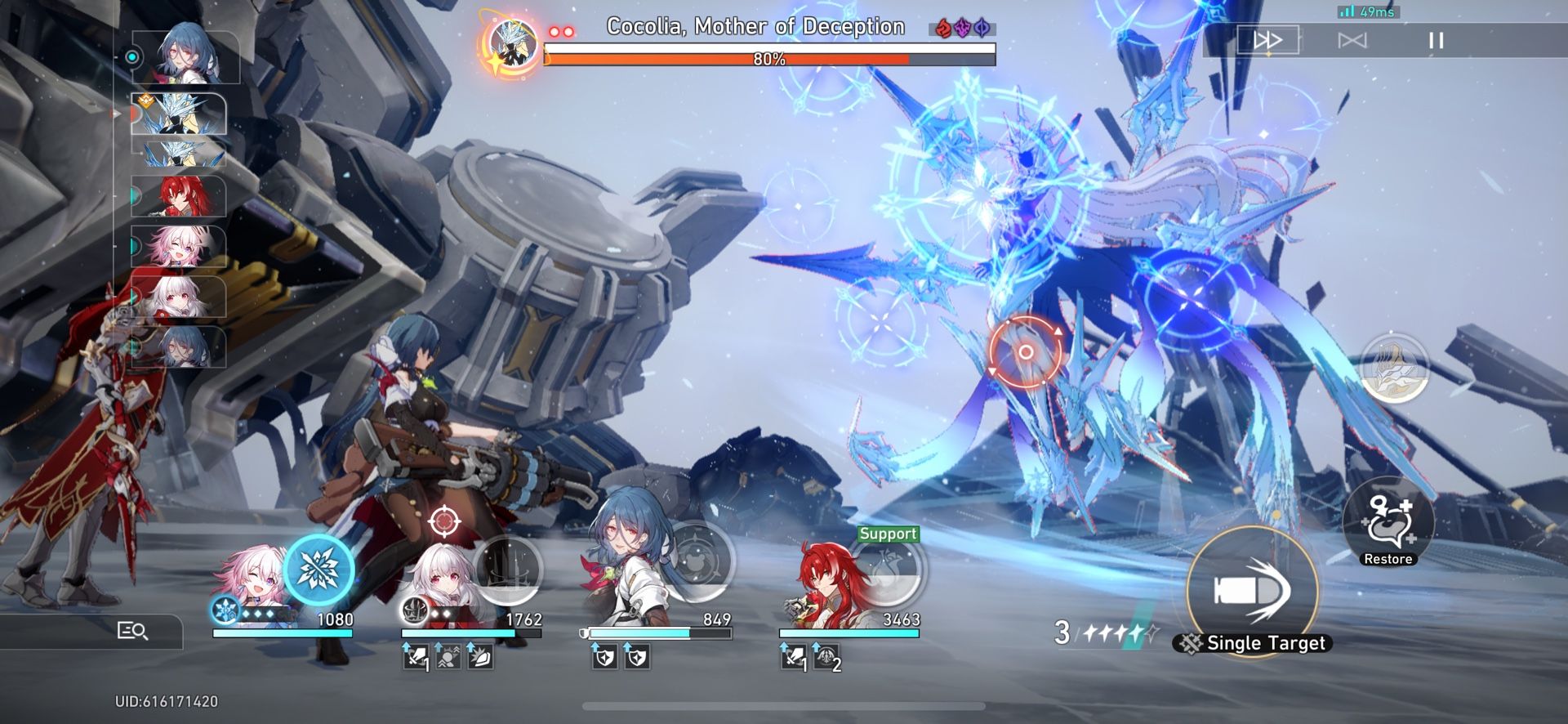Enable auto-battle mode
1568x724 pixels.
tap(1352, 39)
